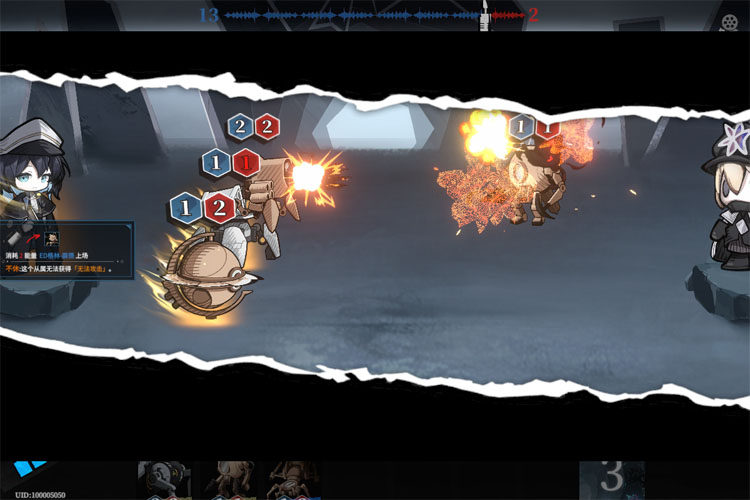Select the minion portrait in the skill tooltip

coord(52,239)
